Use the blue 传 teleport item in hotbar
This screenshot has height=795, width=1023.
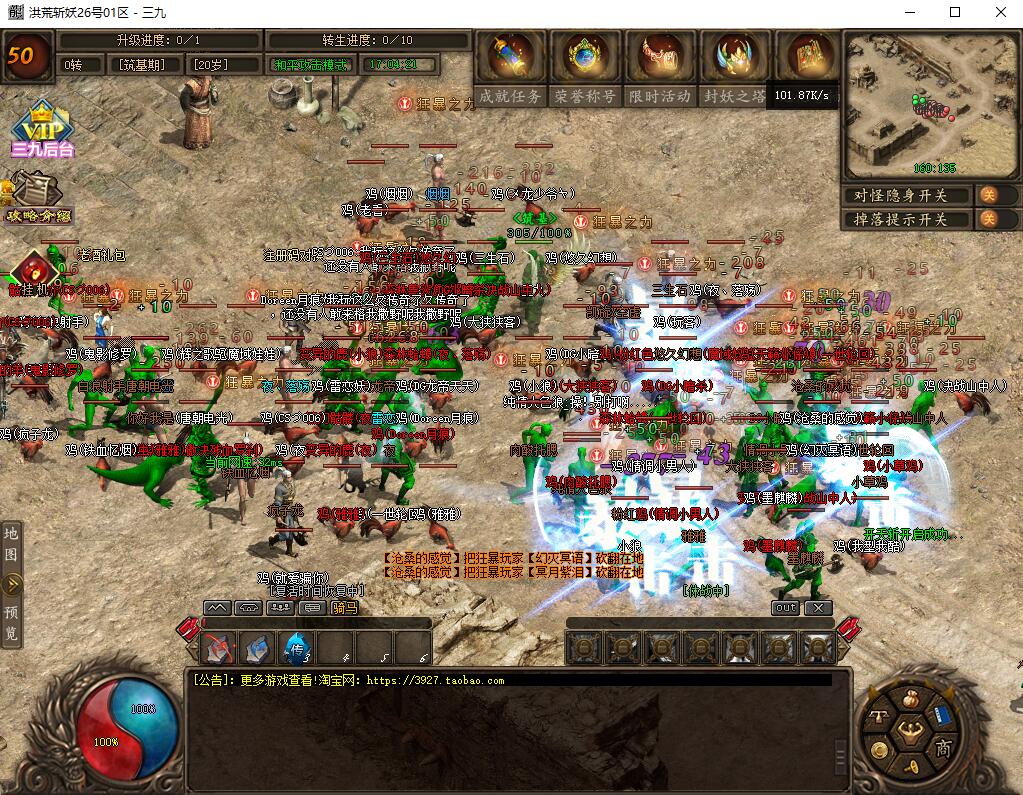pos(297,648)
